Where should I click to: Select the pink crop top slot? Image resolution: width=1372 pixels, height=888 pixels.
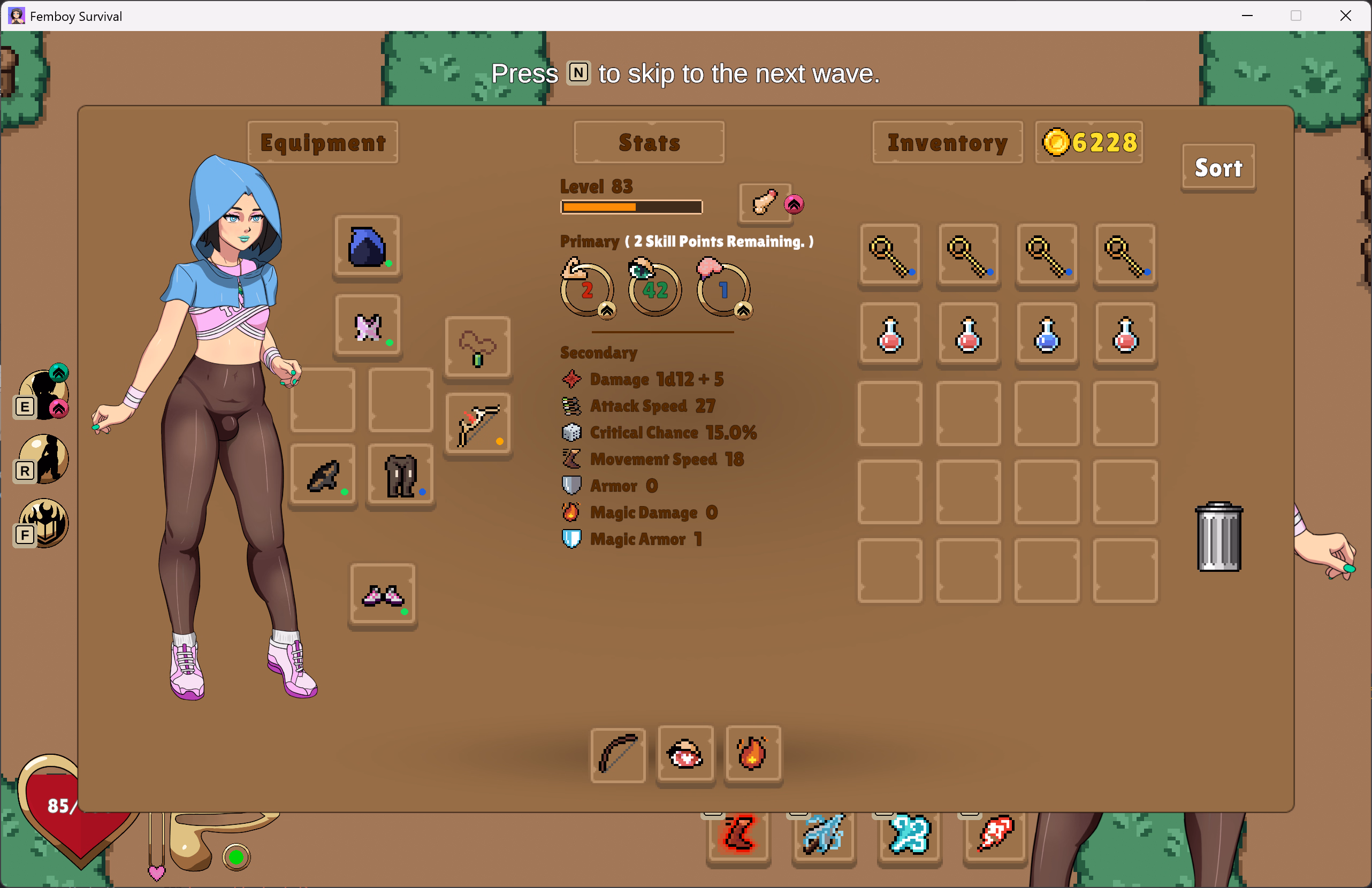pyautogui.click(x=367, y=327)
